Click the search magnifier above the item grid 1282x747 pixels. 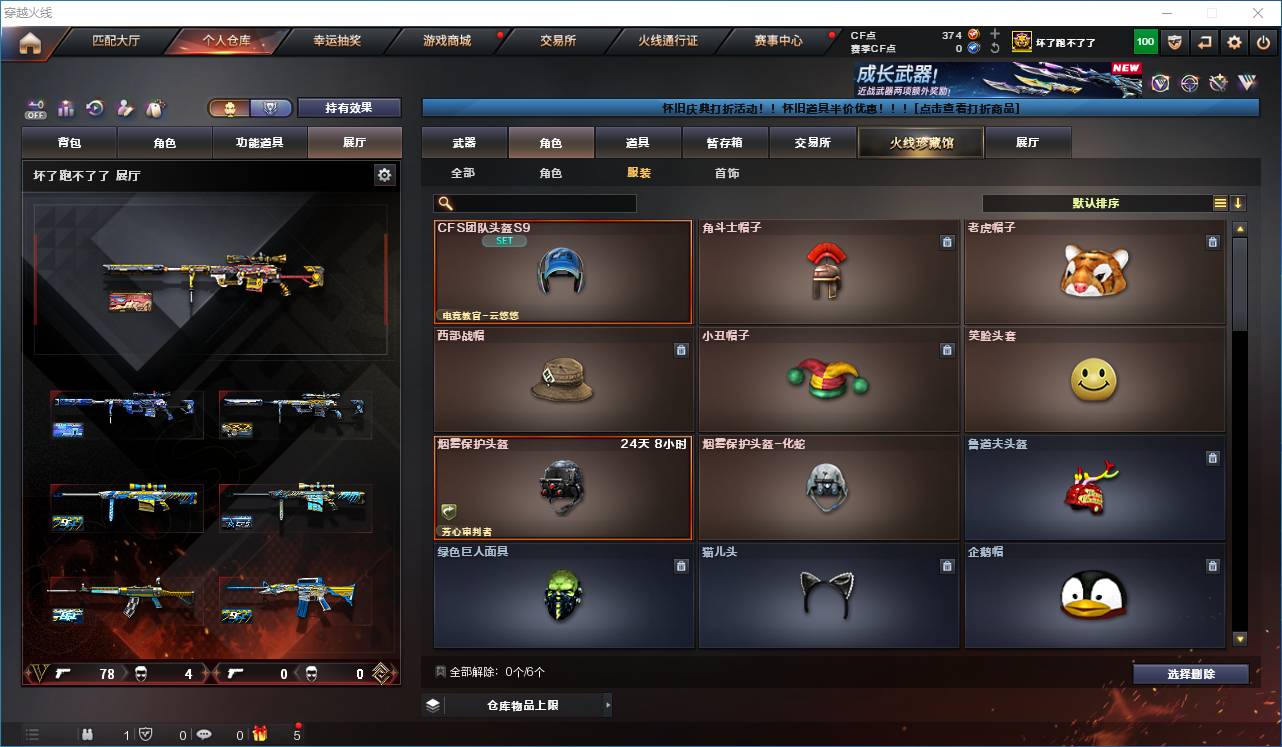point(442,203)
